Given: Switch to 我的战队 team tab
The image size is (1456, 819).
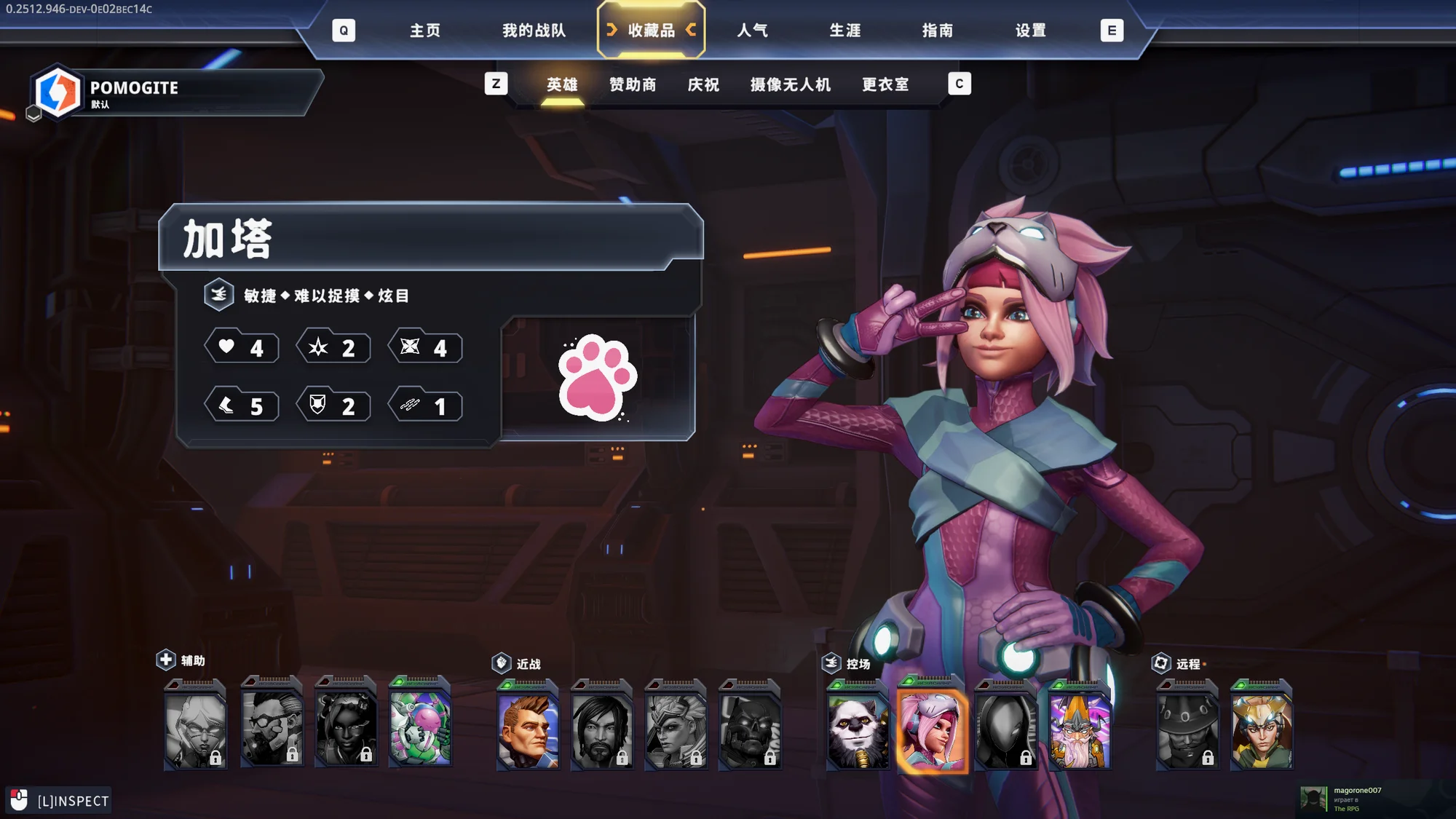Looking at the screenshot, I should (534, 31).
